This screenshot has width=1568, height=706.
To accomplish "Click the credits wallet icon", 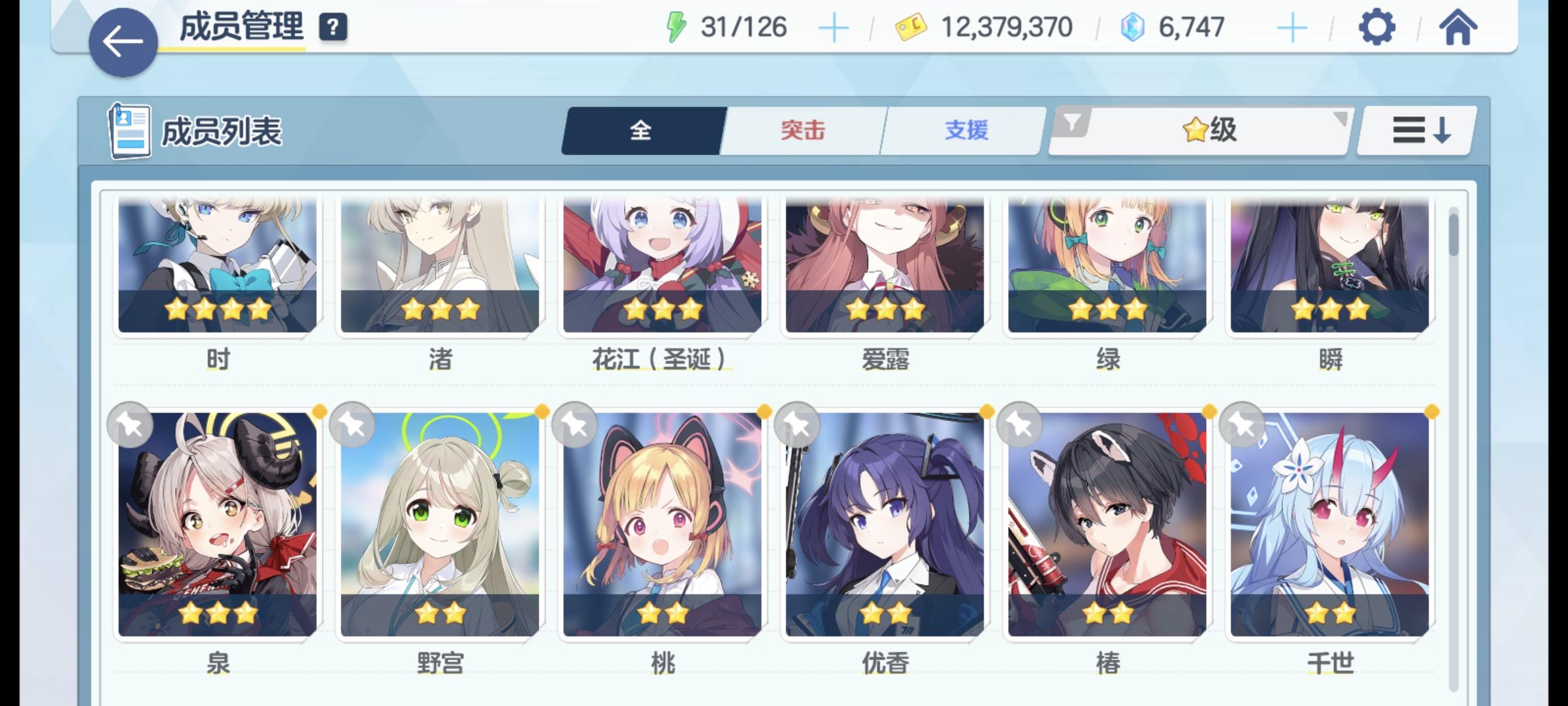I will click(908, 27).
